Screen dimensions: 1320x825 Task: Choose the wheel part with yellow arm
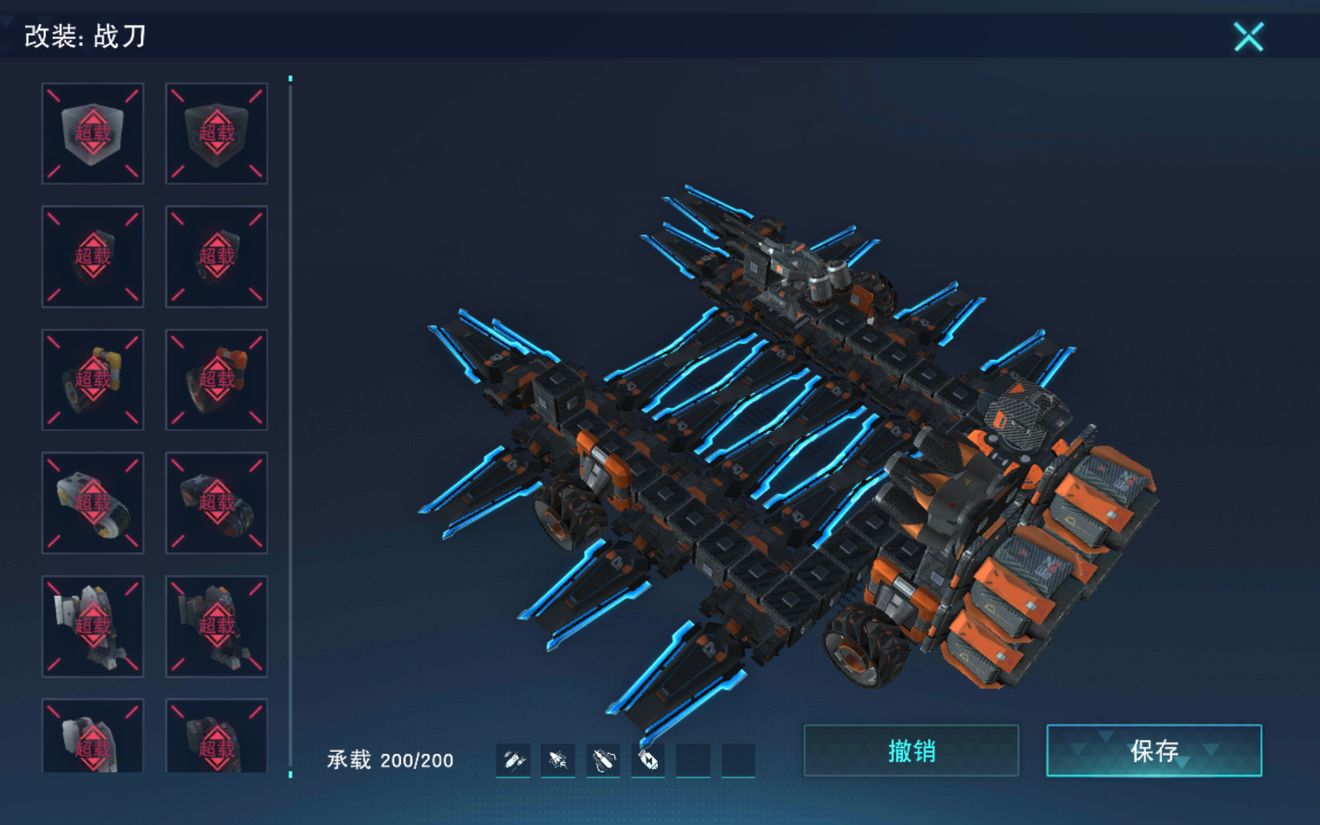(93, 380)
